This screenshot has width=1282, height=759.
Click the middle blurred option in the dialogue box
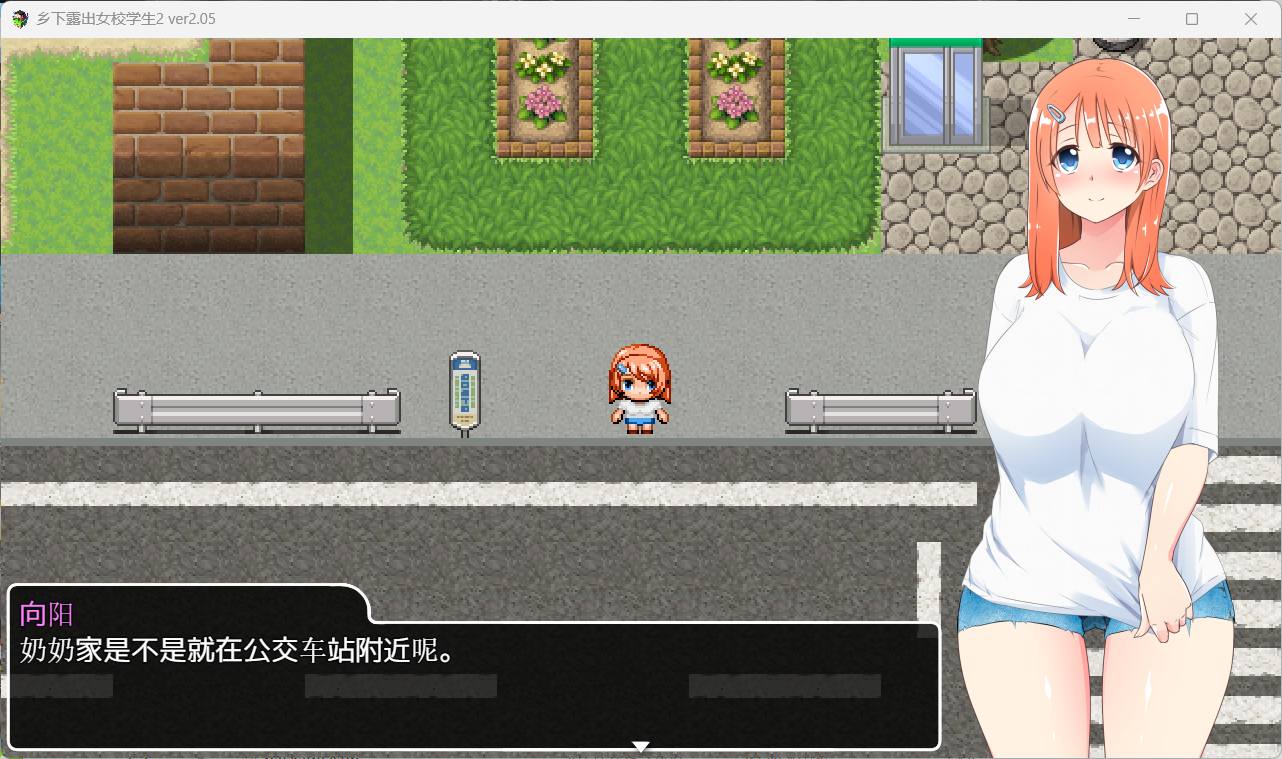(400, 686)
